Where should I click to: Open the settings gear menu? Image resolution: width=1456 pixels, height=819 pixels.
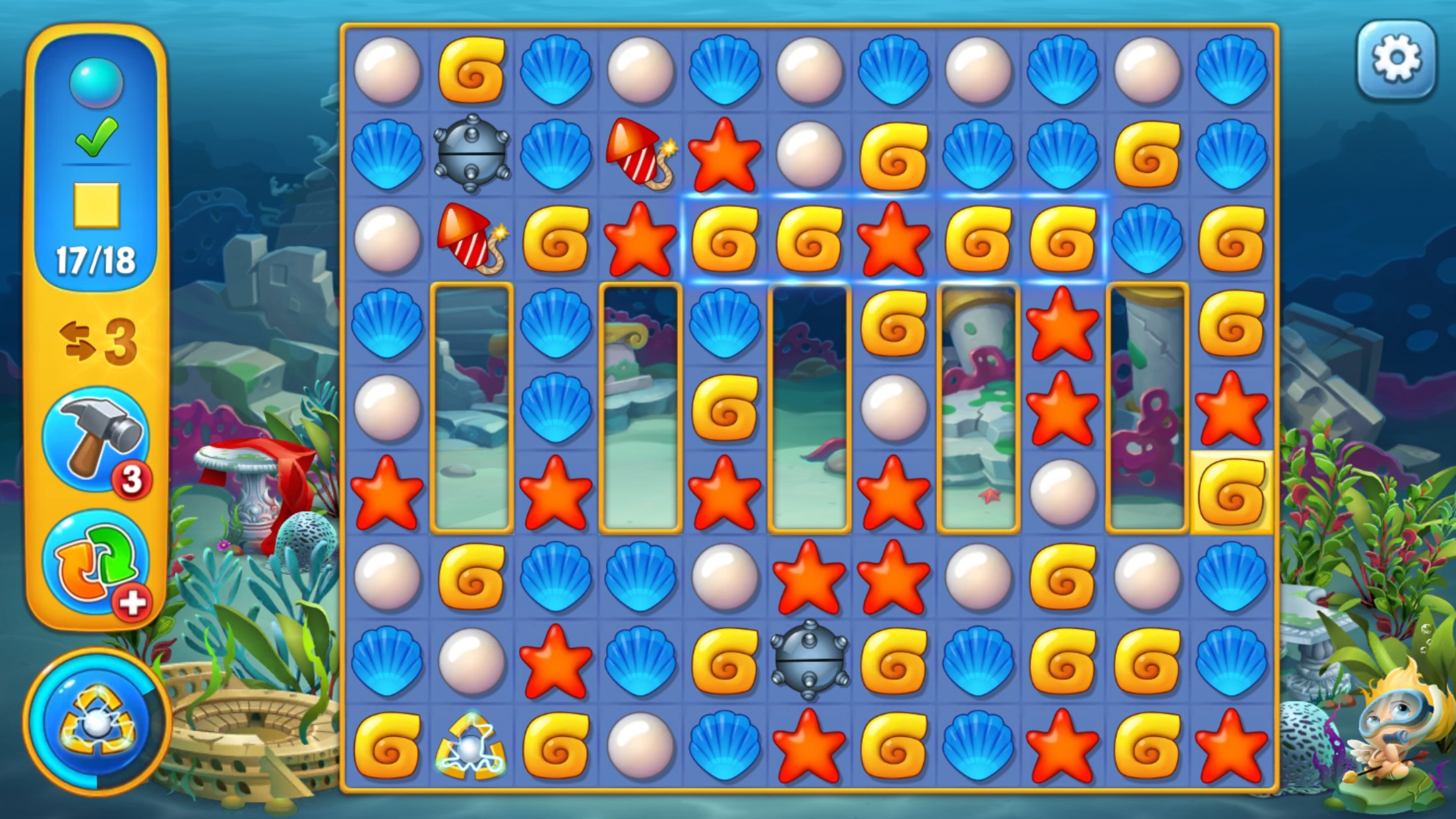click(1396, 59)
